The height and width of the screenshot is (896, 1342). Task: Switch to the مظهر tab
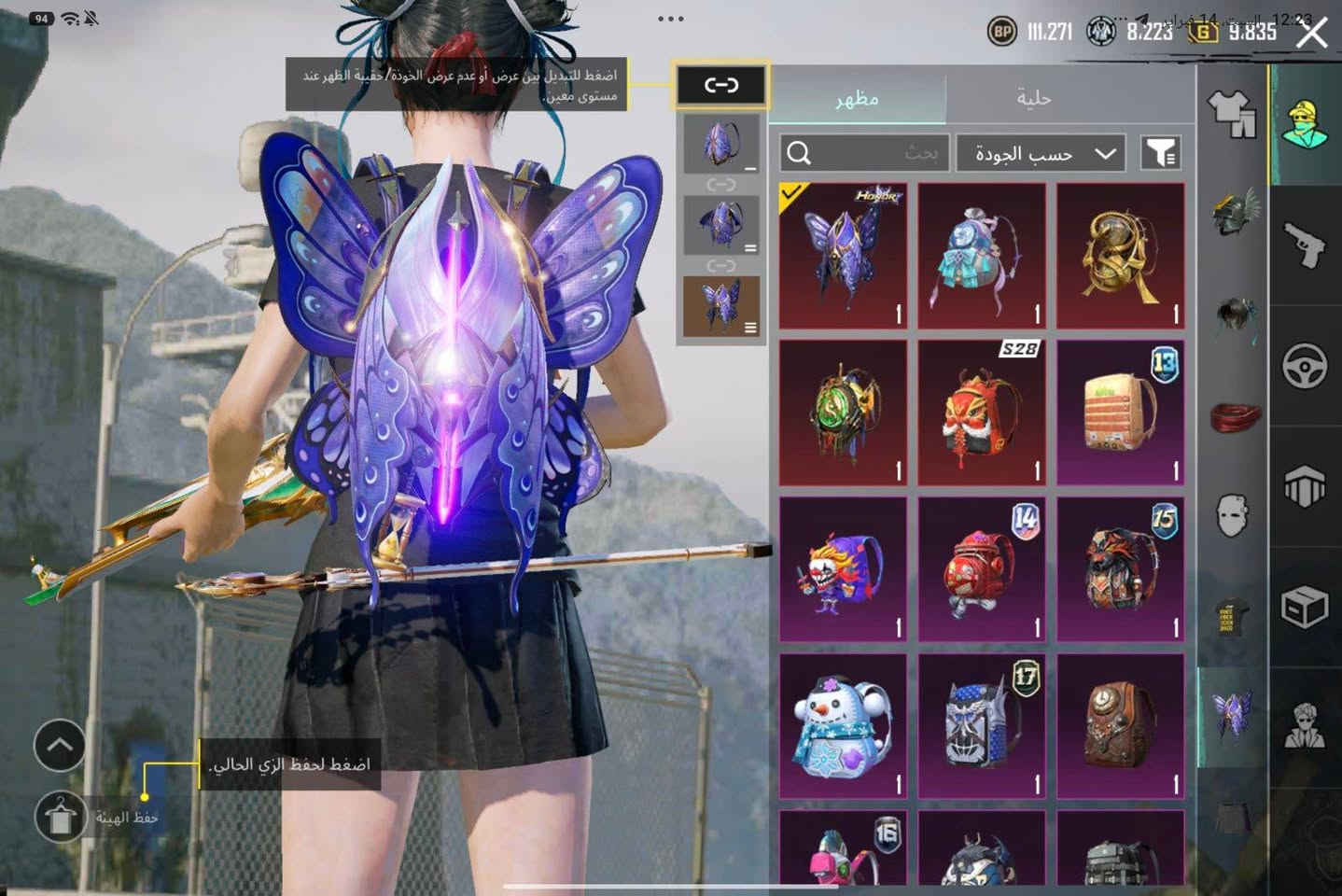(x=857, y=98)
